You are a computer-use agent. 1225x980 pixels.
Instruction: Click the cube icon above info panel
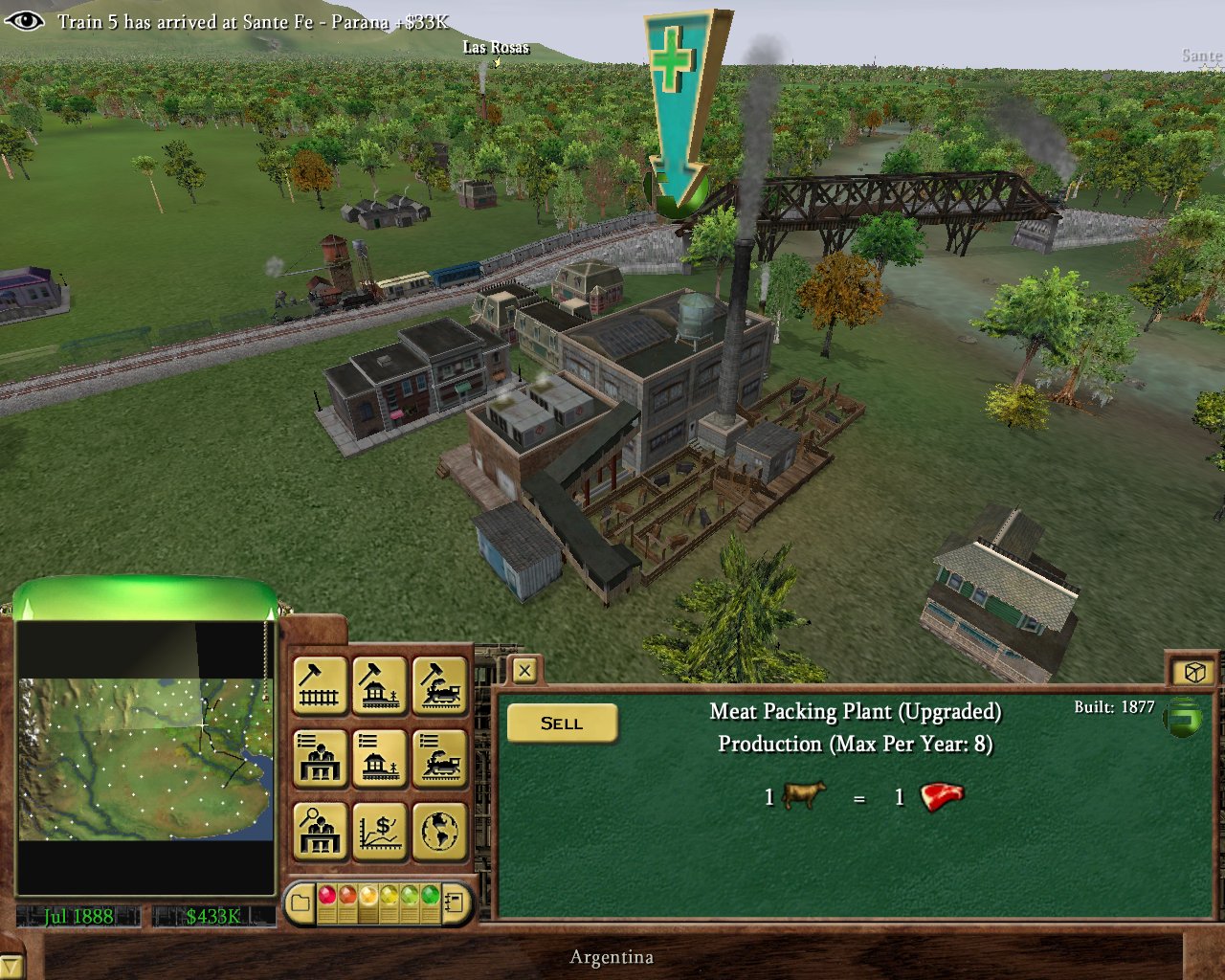tap(1193, 672)
